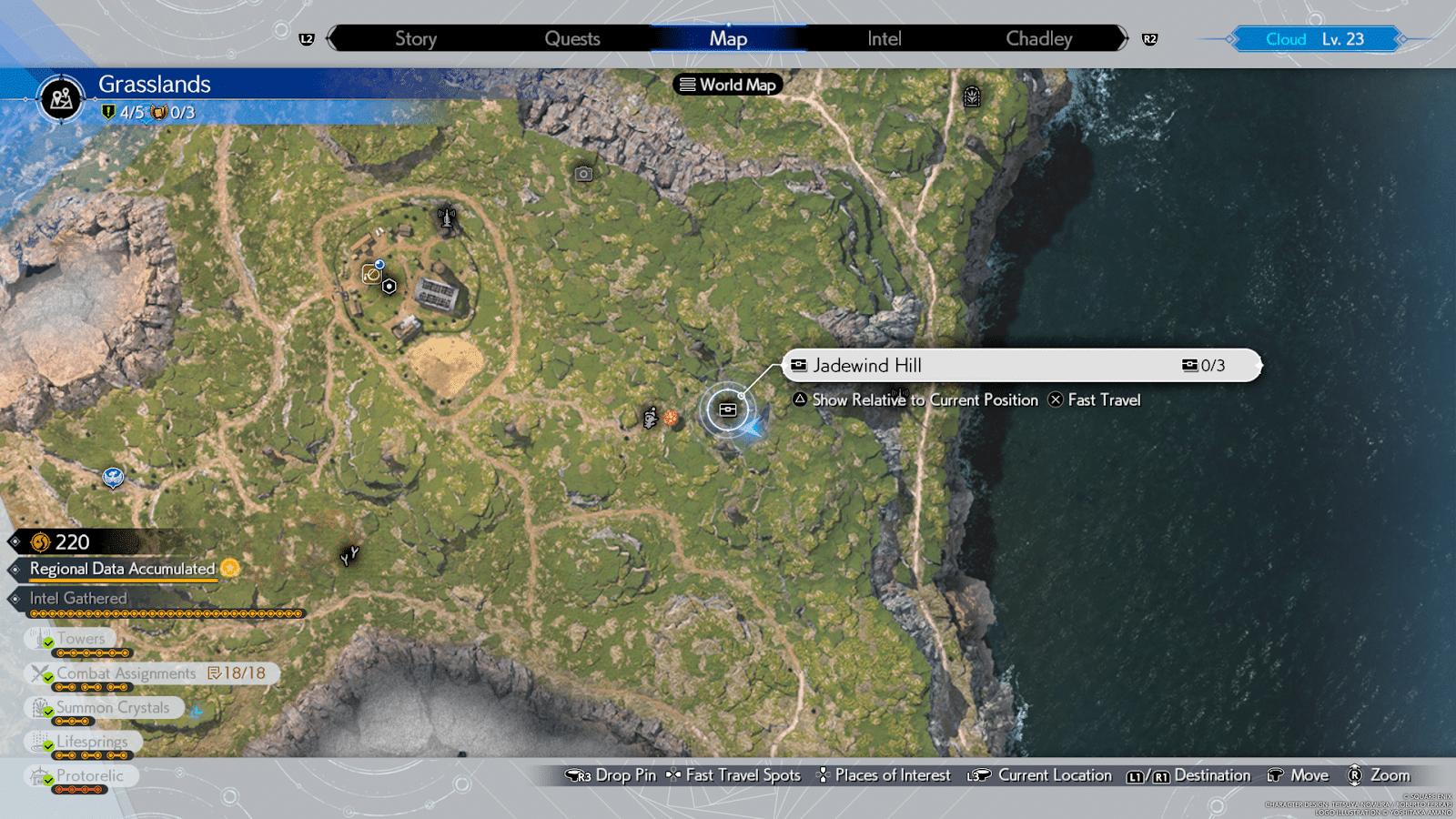Select the Jadewind Hill fast travel icon

coord(728,409)
